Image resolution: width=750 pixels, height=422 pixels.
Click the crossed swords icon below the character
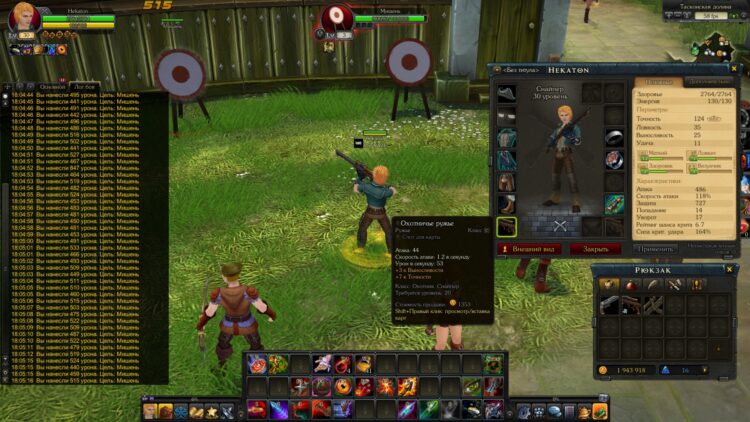(x=560, y=226)
